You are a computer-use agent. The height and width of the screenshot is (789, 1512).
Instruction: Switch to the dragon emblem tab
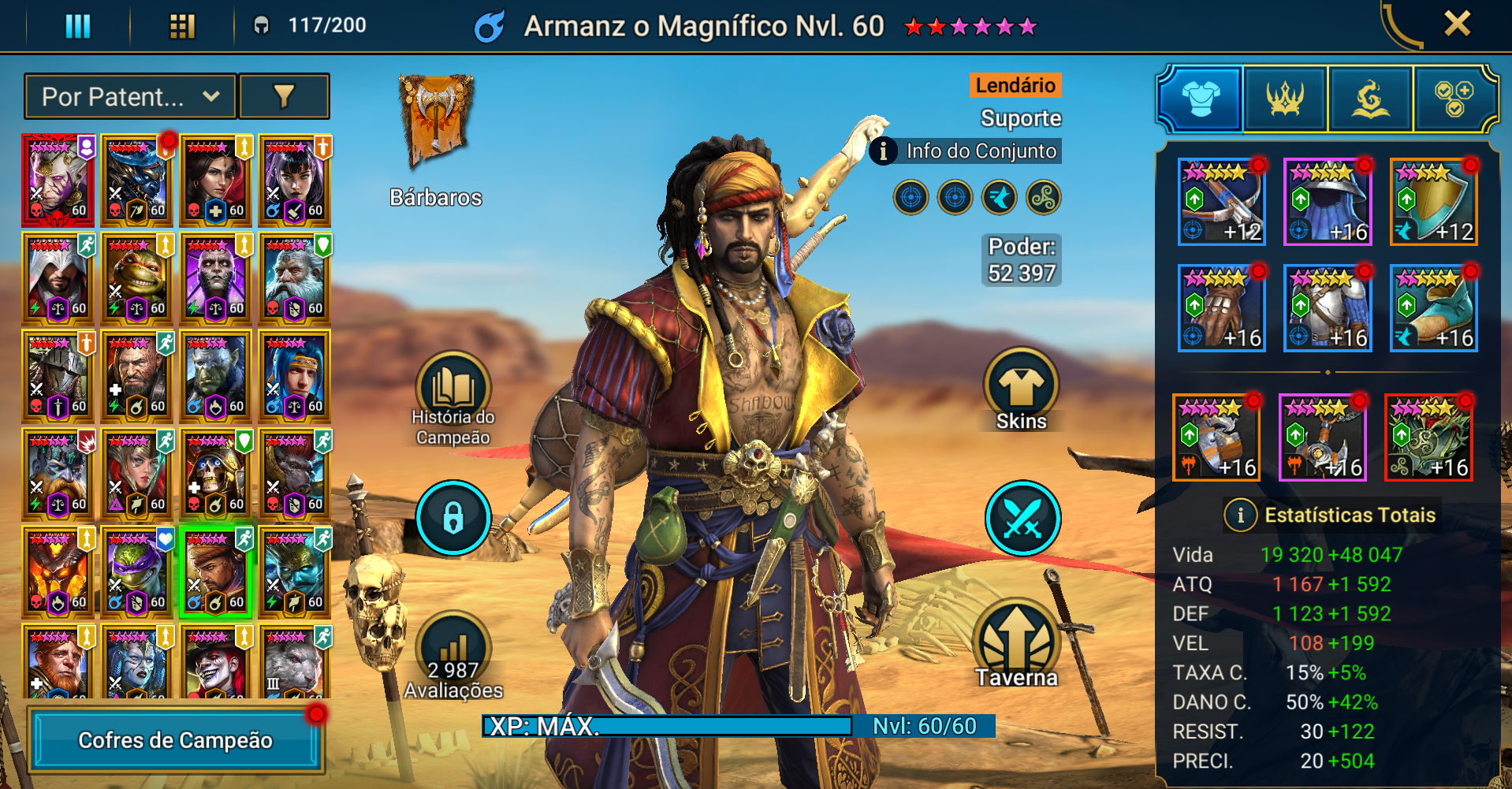[x=1370, y=99]
